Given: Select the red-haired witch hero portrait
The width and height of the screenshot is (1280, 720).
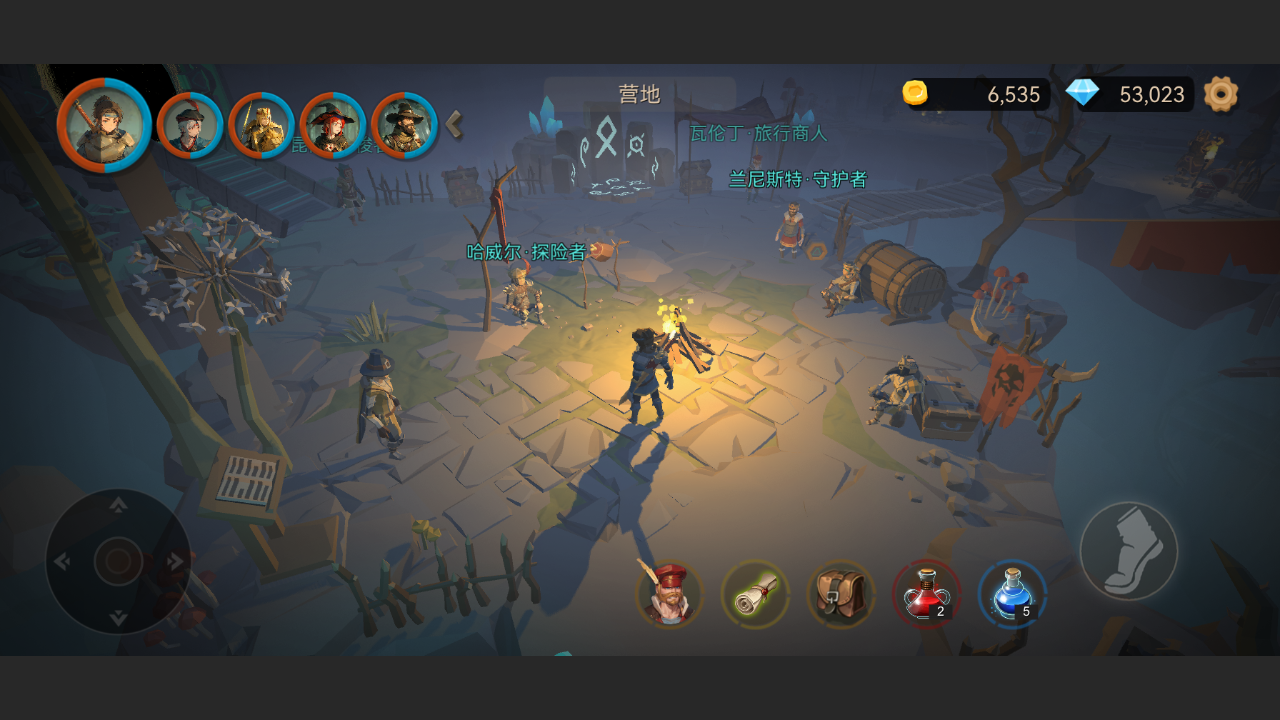Looking at the screenshot, I should pos(333,126).
